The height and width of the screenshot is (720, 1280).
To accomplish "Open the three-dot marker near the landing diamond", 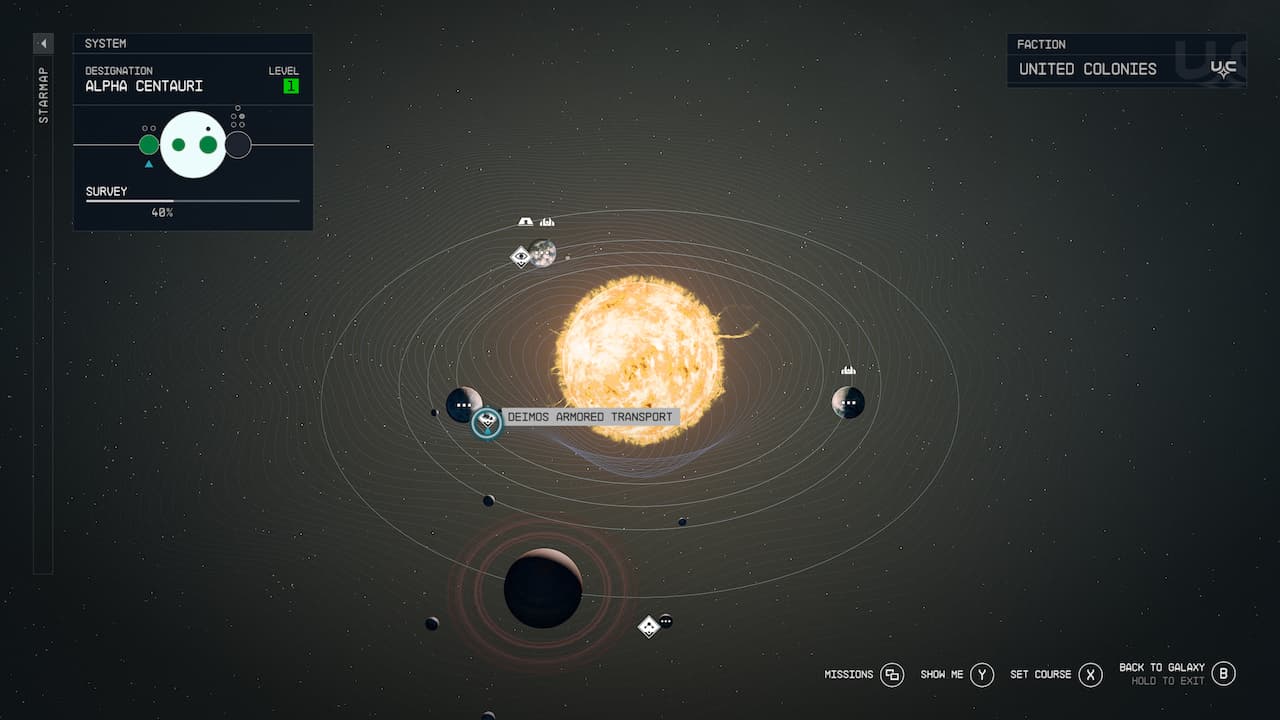I will (666, 621).
